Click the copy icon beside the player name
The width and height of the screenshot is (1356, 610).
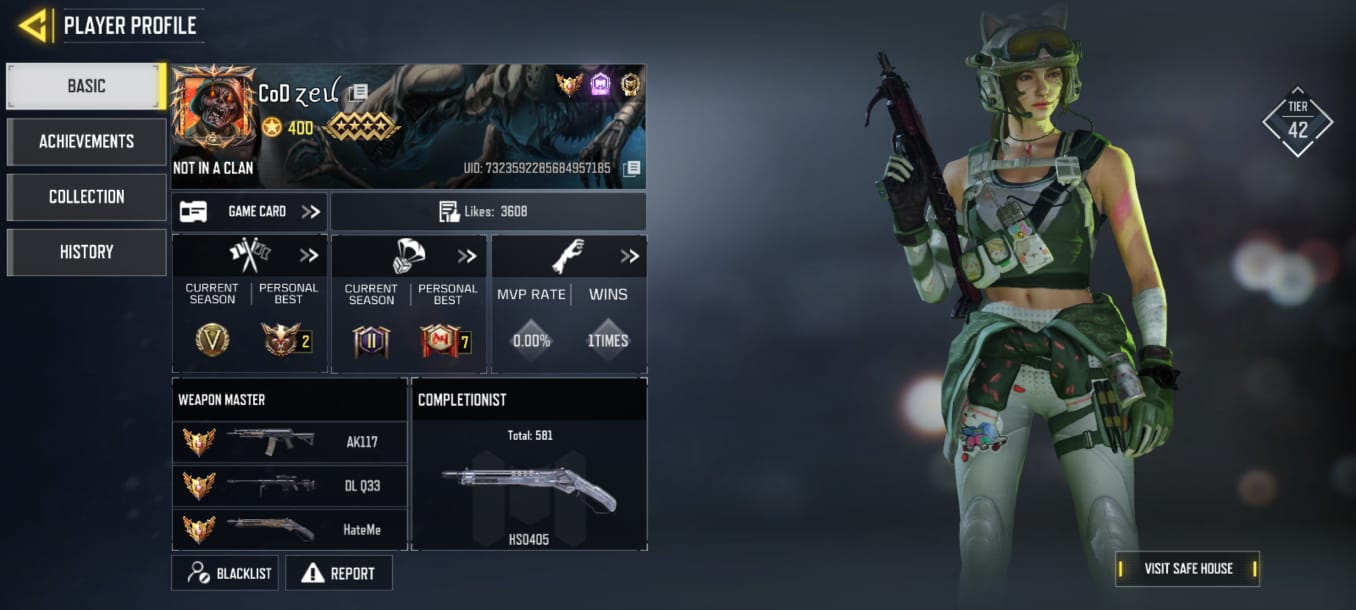point(357,93)
